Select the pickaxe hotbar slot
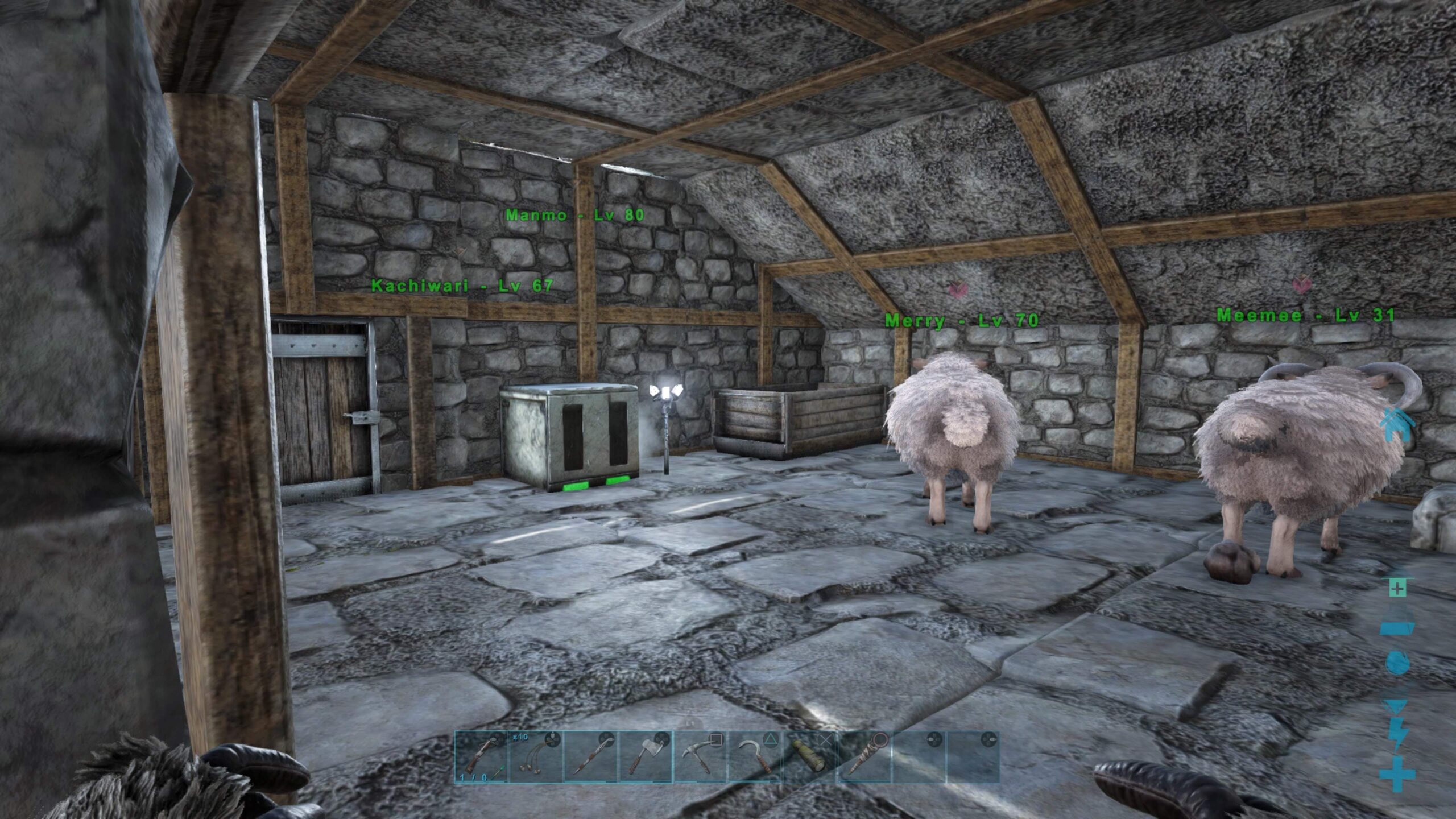Viewport: 1456px width, 819px height. click(x=700, y=757)
